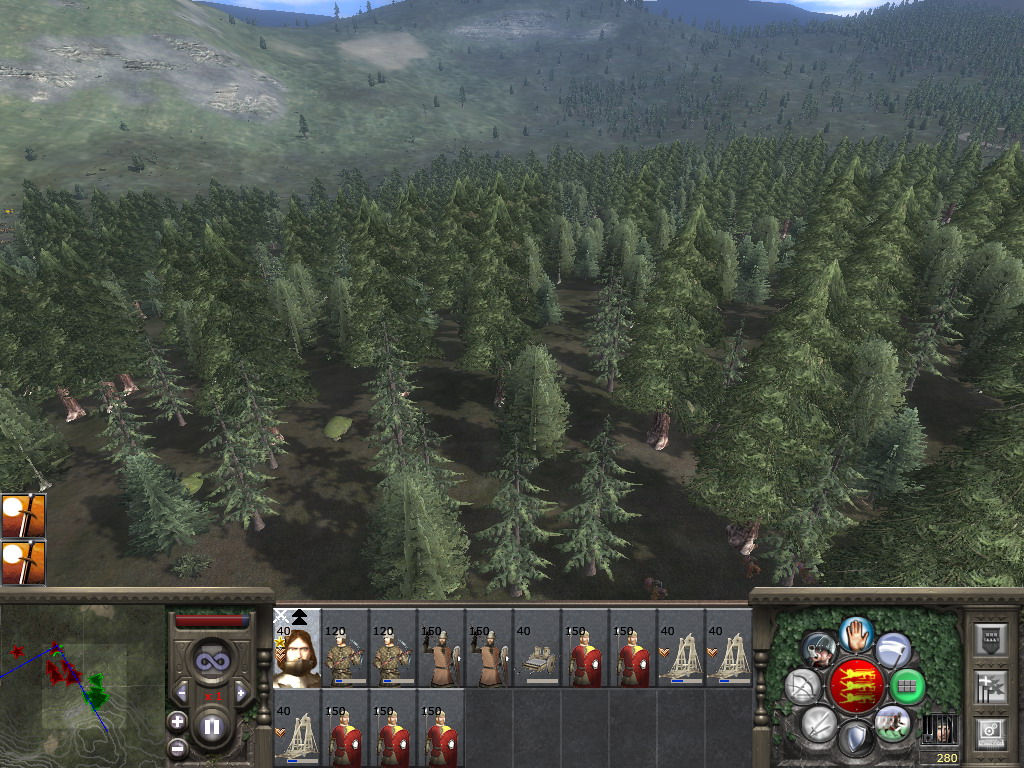This screenshot has height=768, width=1024.
Task: Toggle run mode with the horseman icon
Action: click(893, 723)
